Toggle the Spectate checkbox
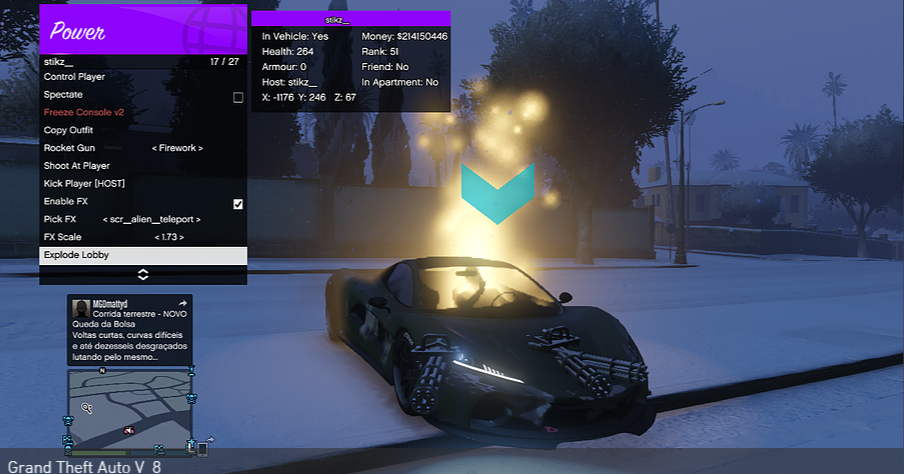The width and height of the screenshot is (904, 474). 238,97
